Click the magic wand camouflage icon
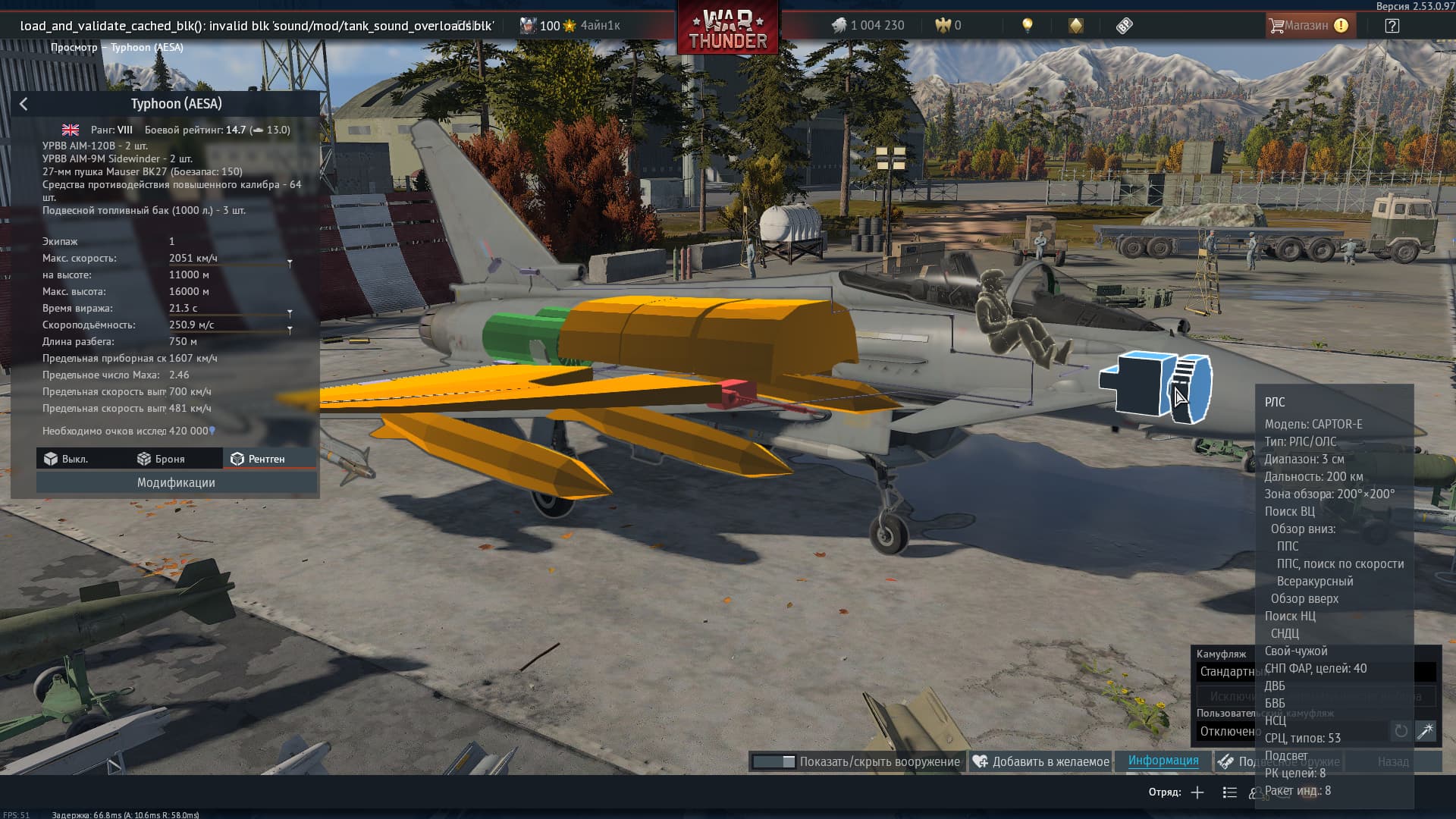Screen dimensions: 1456x819 pyautogui.click(x=1426, y=731)
